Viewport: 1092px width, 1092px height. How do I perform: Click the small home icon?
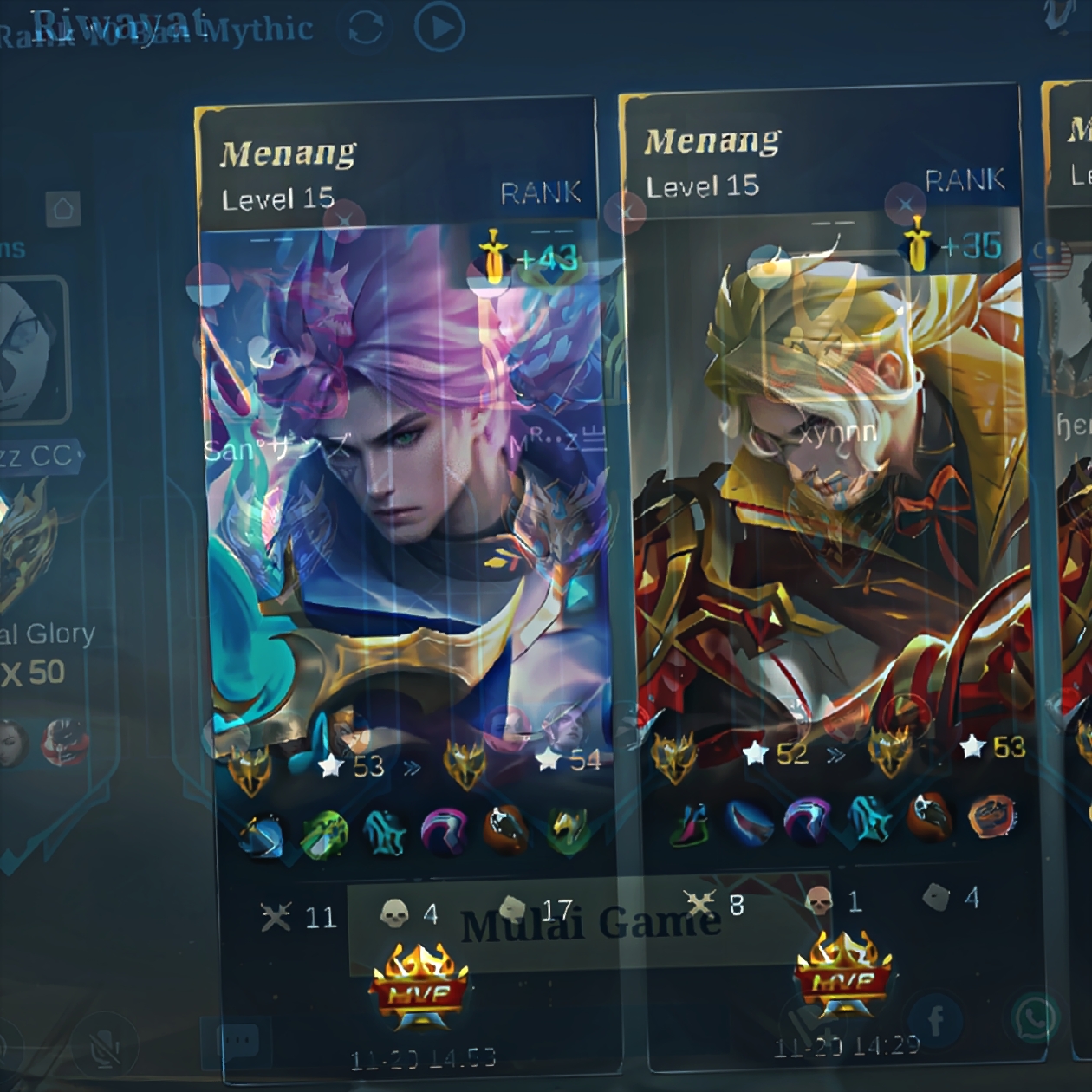coord(63,209)
